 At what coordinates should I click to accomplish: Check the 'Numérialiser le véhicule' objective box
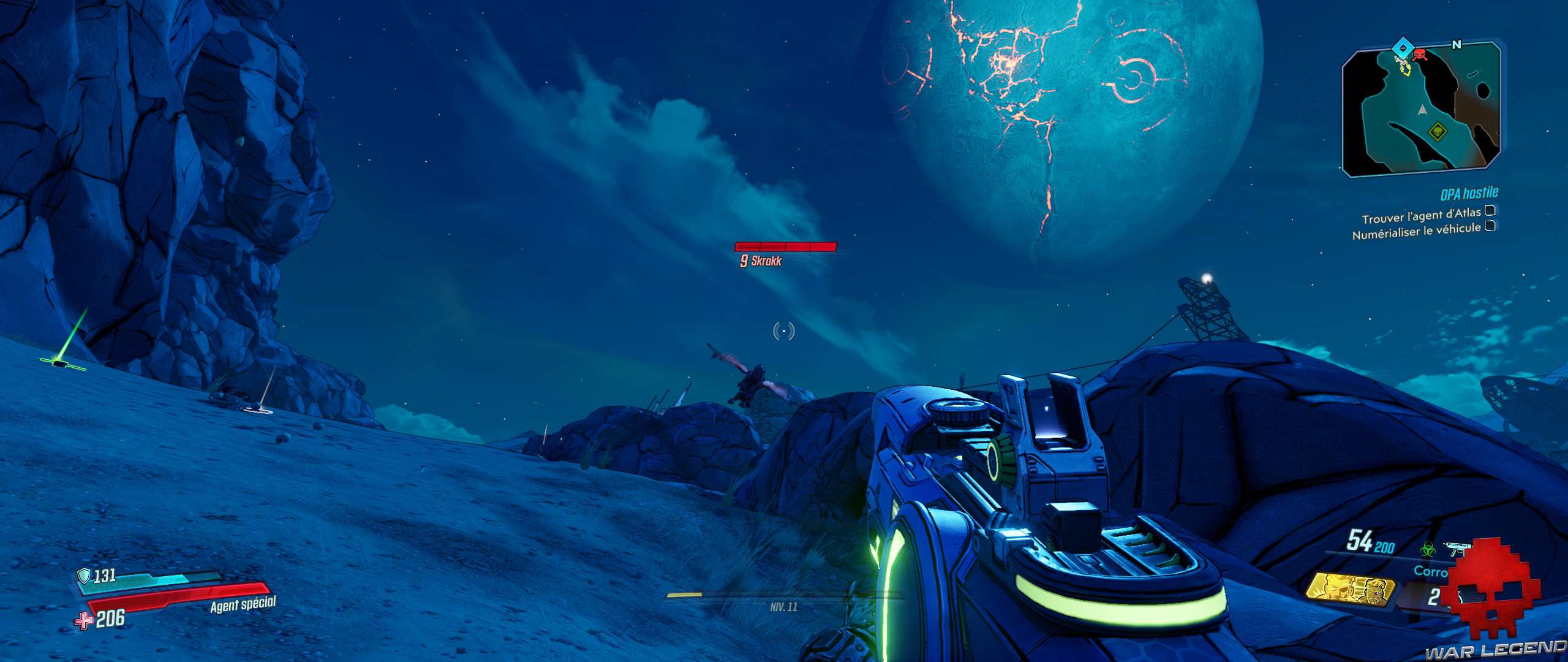(x=1490, y=226)
